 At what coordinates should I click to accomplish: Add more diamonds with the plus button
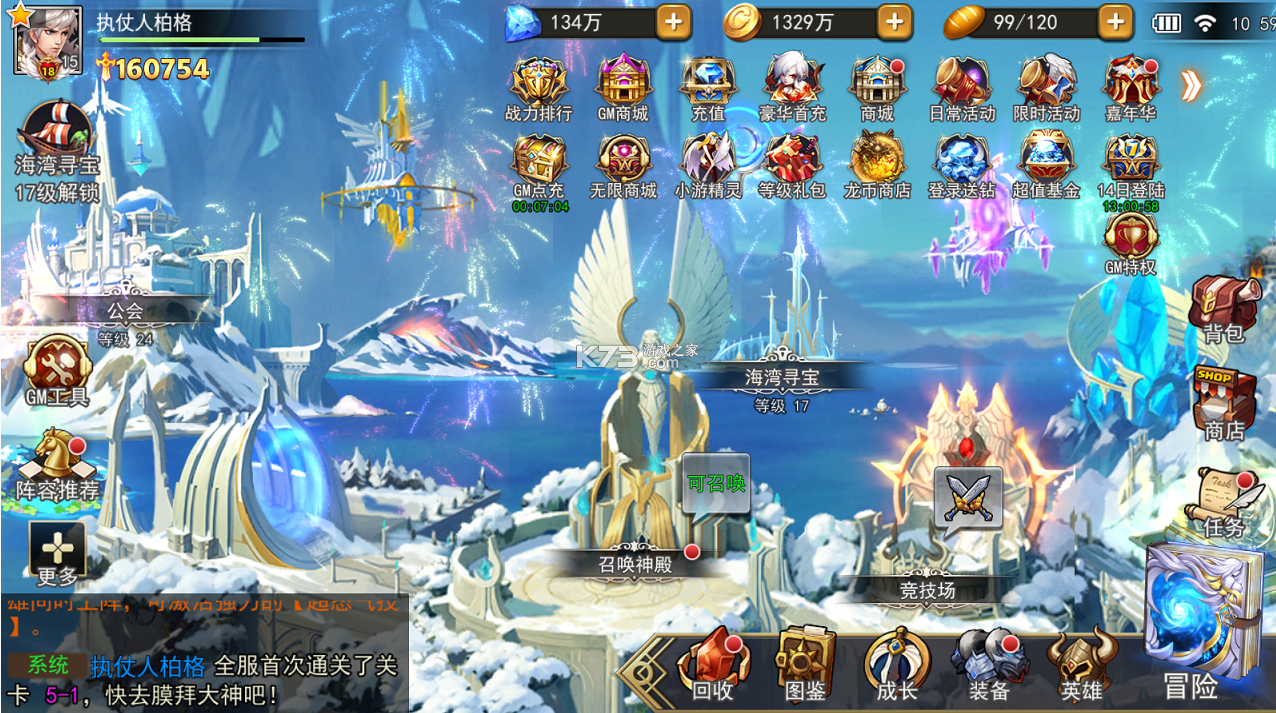click(674, 22)
